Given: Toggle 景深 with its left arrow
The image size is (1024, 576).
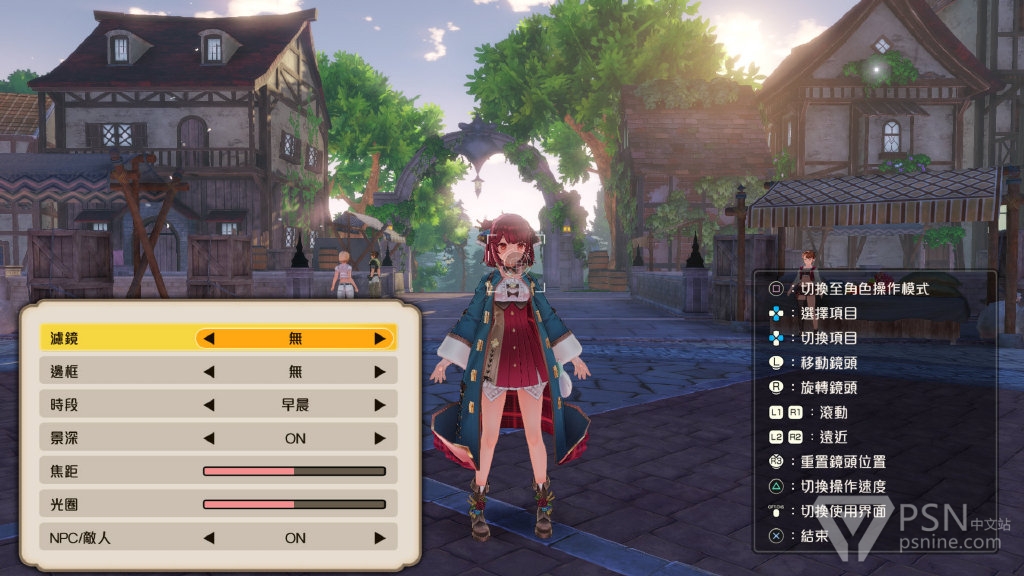Looking at the screenshot, I should point(209,438).
